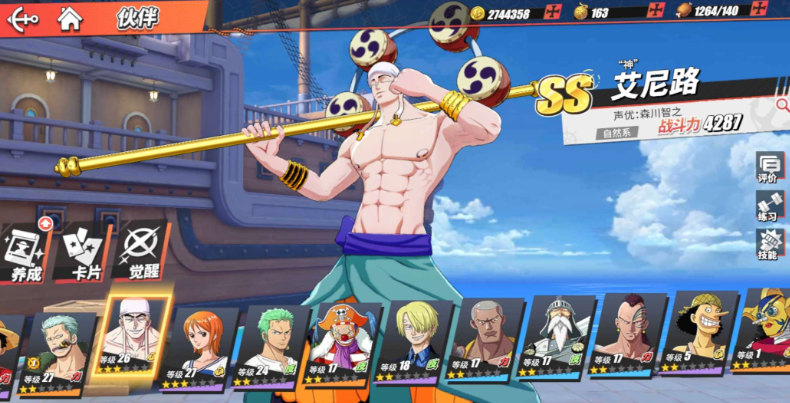This screenshot has height=403, width=790.
Task: Show the 技能 skills panel
Action: 769,246
